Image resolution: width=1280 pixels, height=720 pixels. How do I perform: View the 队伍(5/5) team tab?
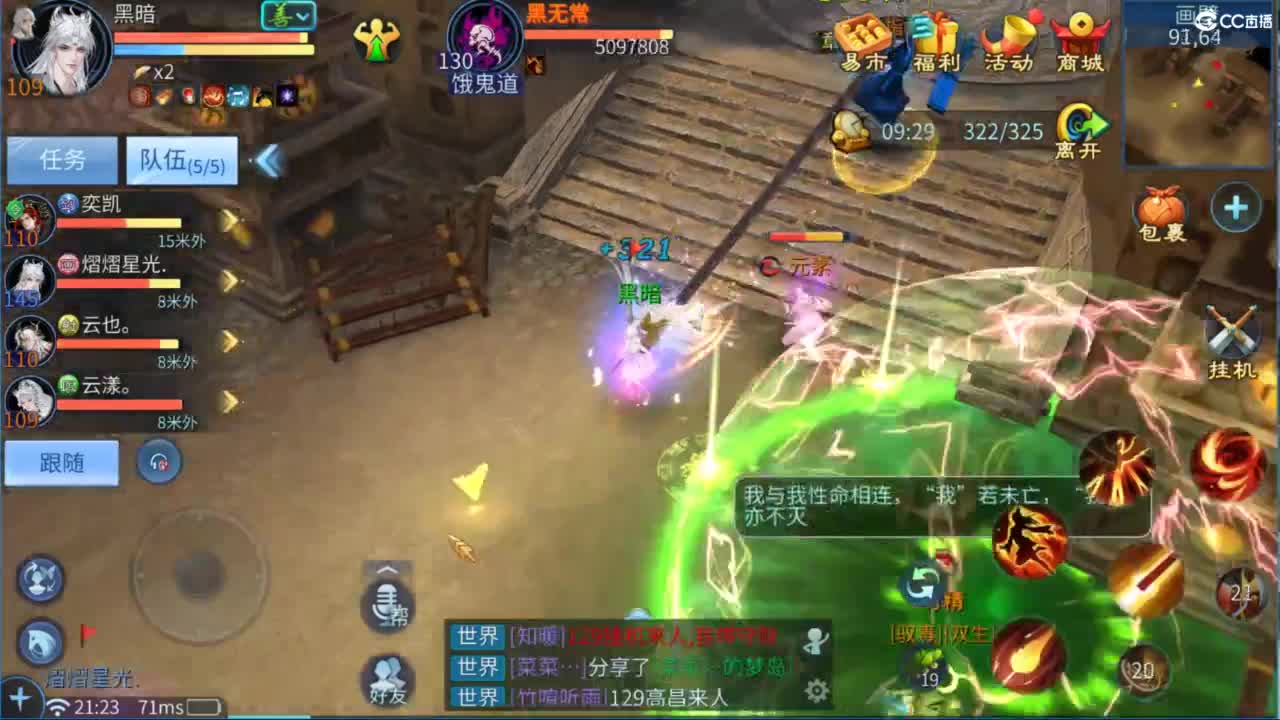tap(180, 160)
